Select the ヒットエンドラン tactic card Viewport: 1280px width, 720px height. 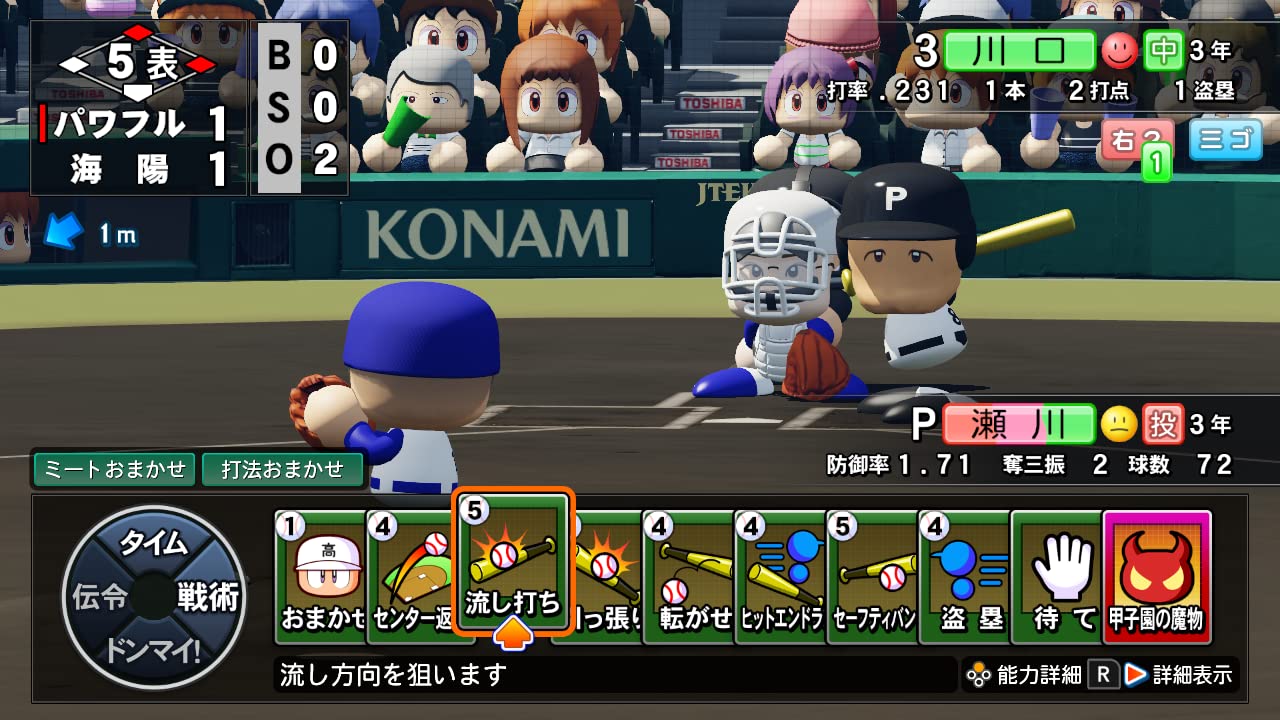781,570
